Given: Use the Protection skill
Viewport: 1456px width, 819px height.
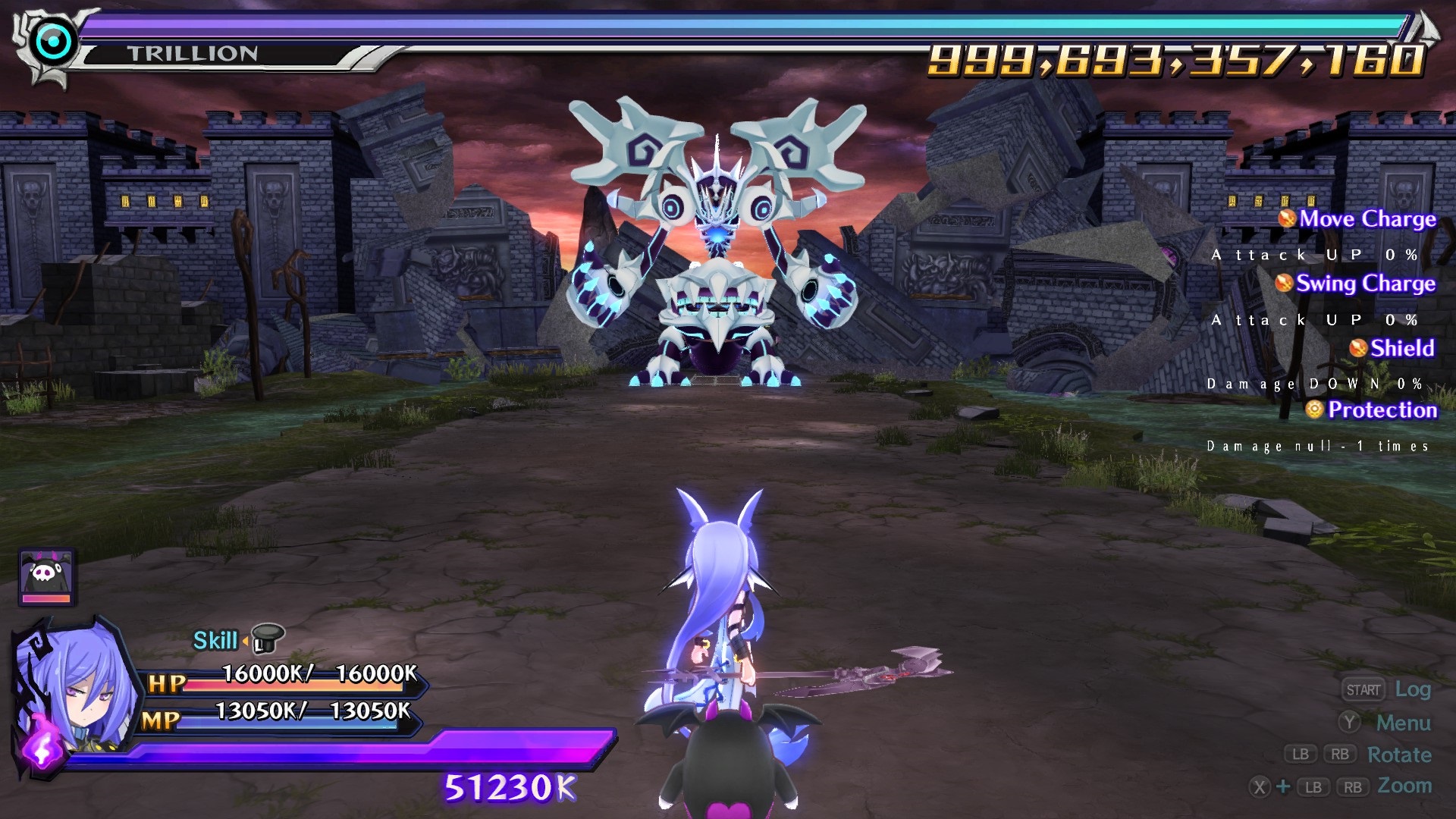Looking at the screenshot, I should click(x=1381, y=410).
